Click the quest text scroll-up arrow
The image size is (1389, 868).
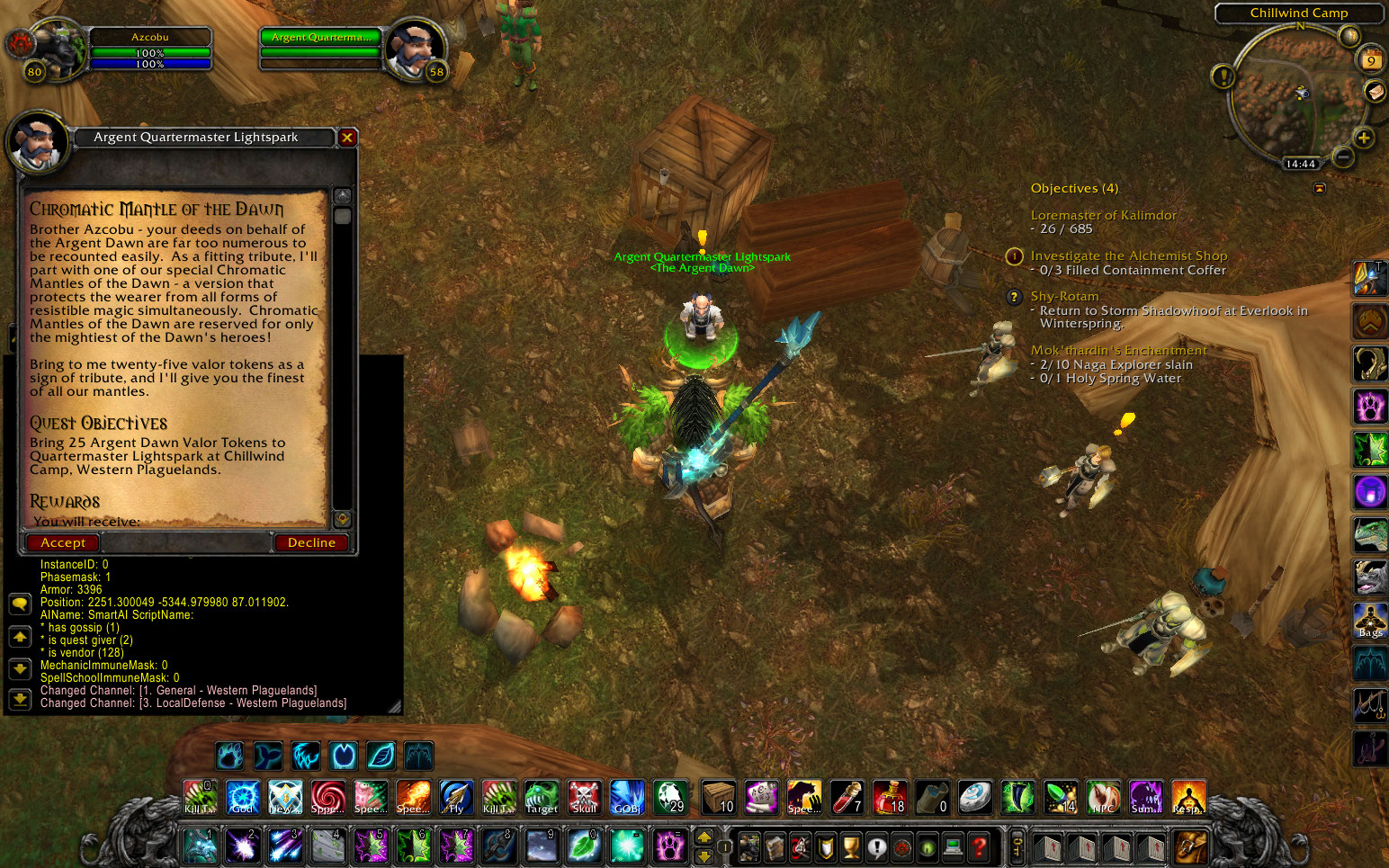(x=341, y=193)
